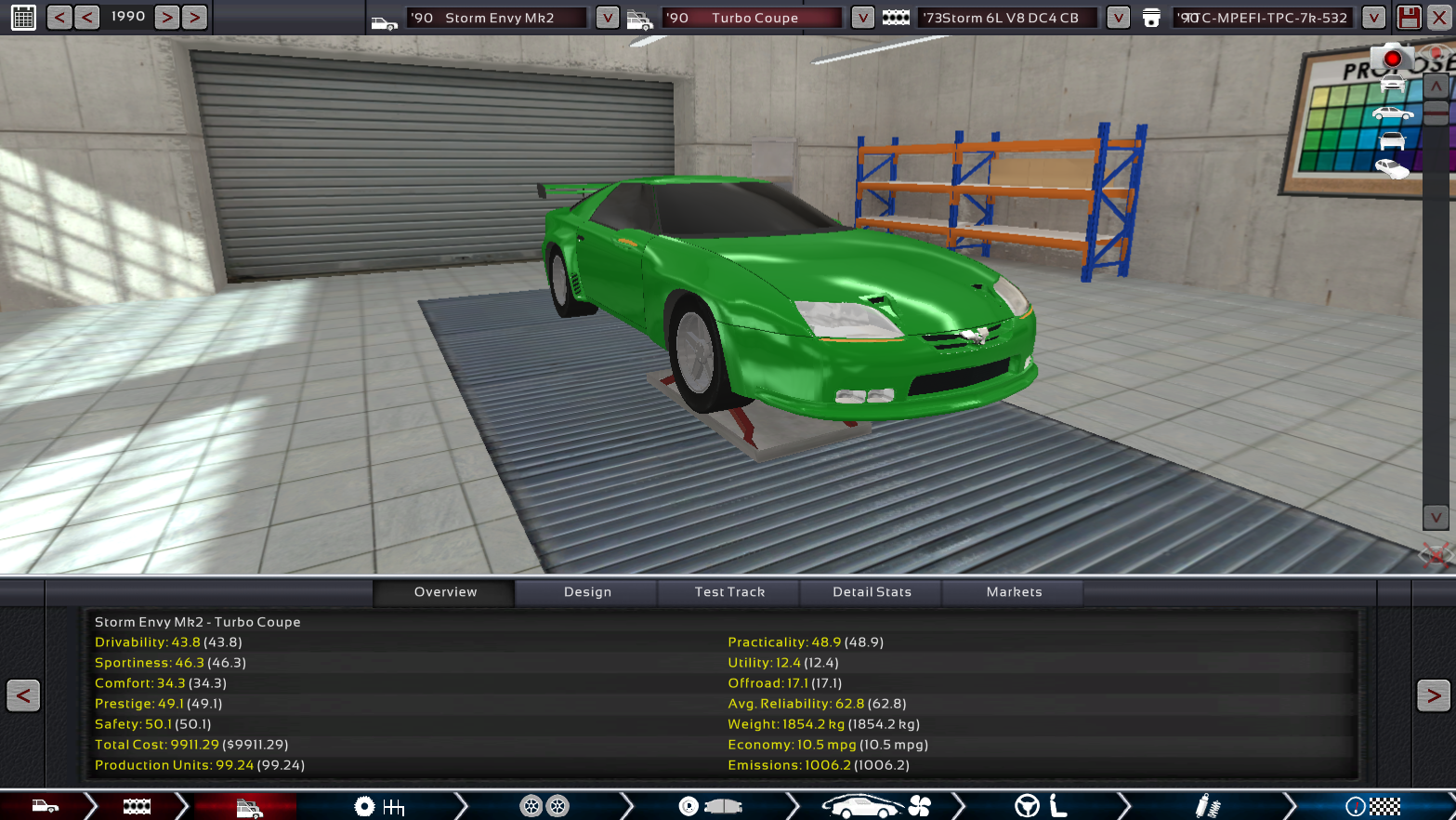The image size is (1456, 820).
Task: Go to the previous page with the left arrow
Action: tap(23, 695)
